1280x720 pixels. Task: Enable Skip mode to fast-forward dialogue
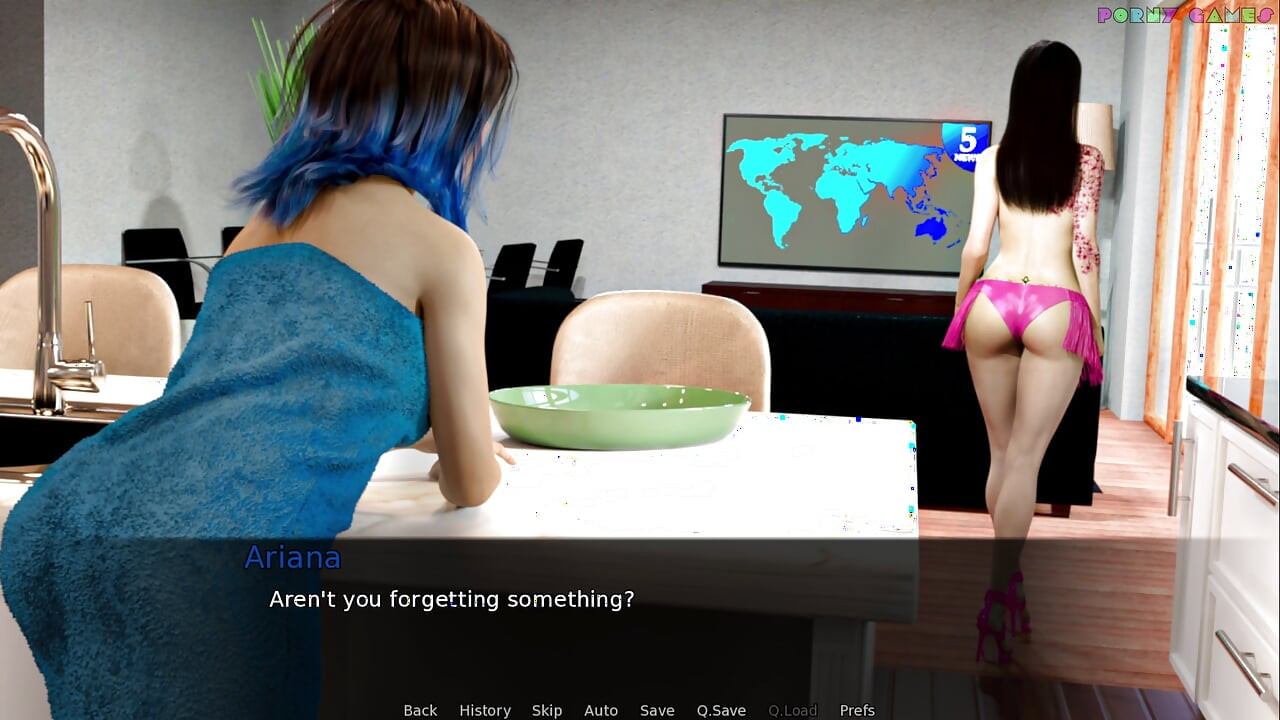547,710
